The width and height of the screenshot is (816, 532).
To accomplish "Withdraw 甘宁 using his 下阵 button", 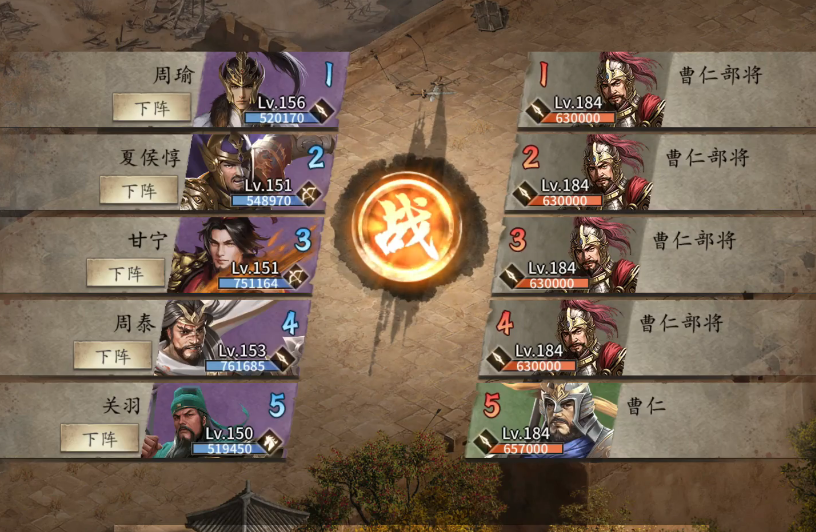I will (x=125, y=273).
